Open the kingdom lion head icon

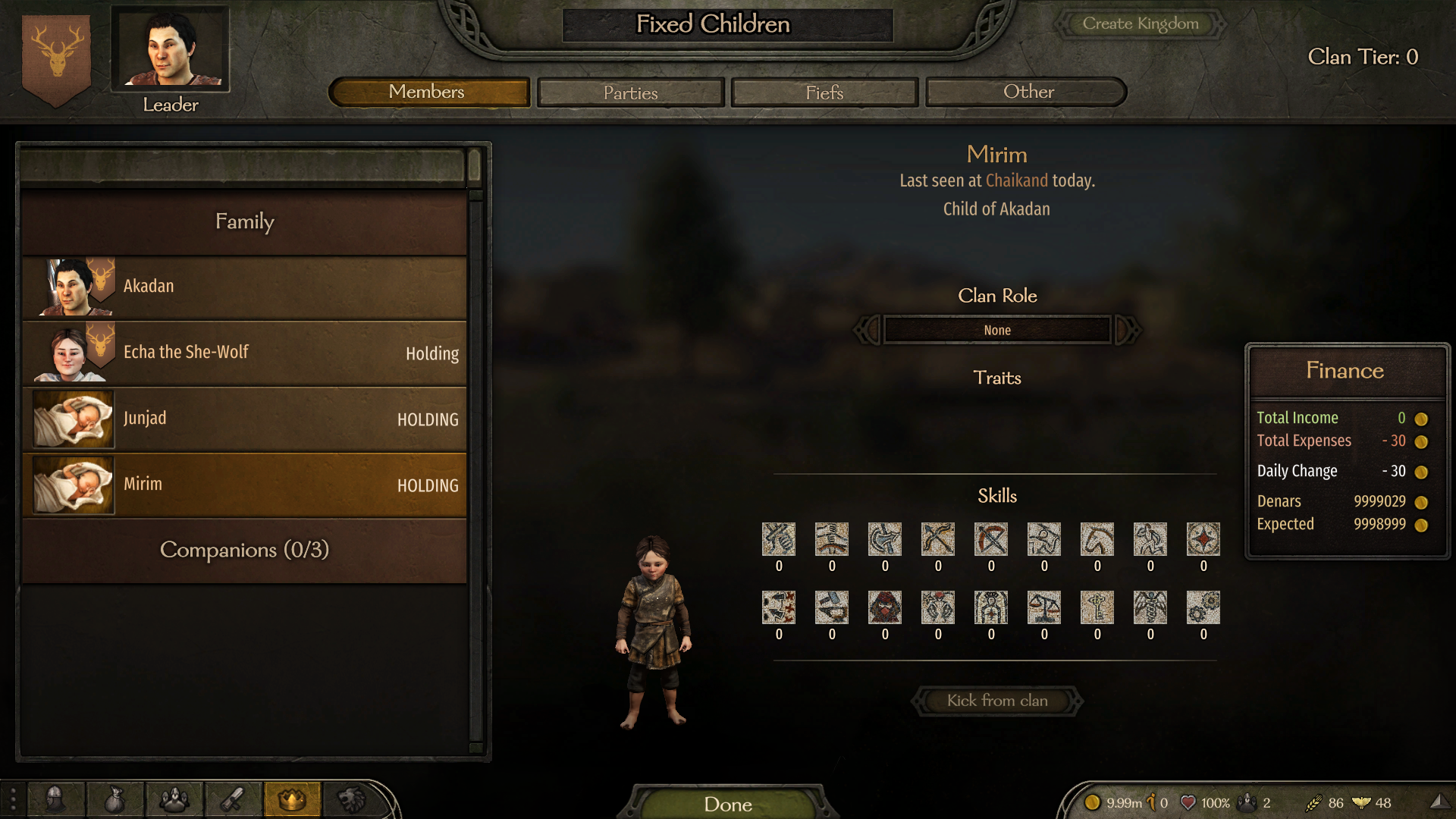tap(351, 799)
